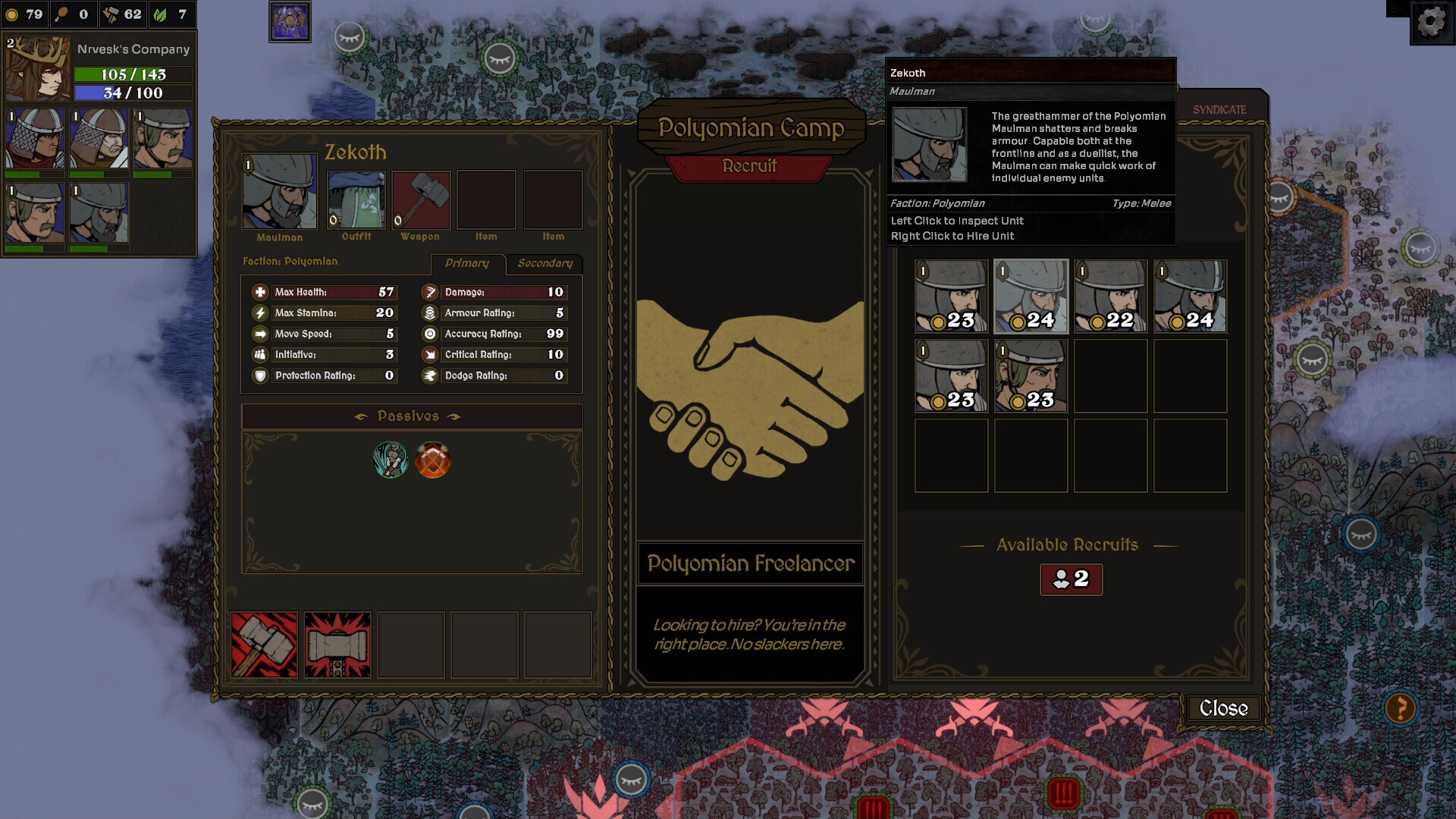
Task: Click the right arrow beside Passives header
Action: tap(456, 416)
